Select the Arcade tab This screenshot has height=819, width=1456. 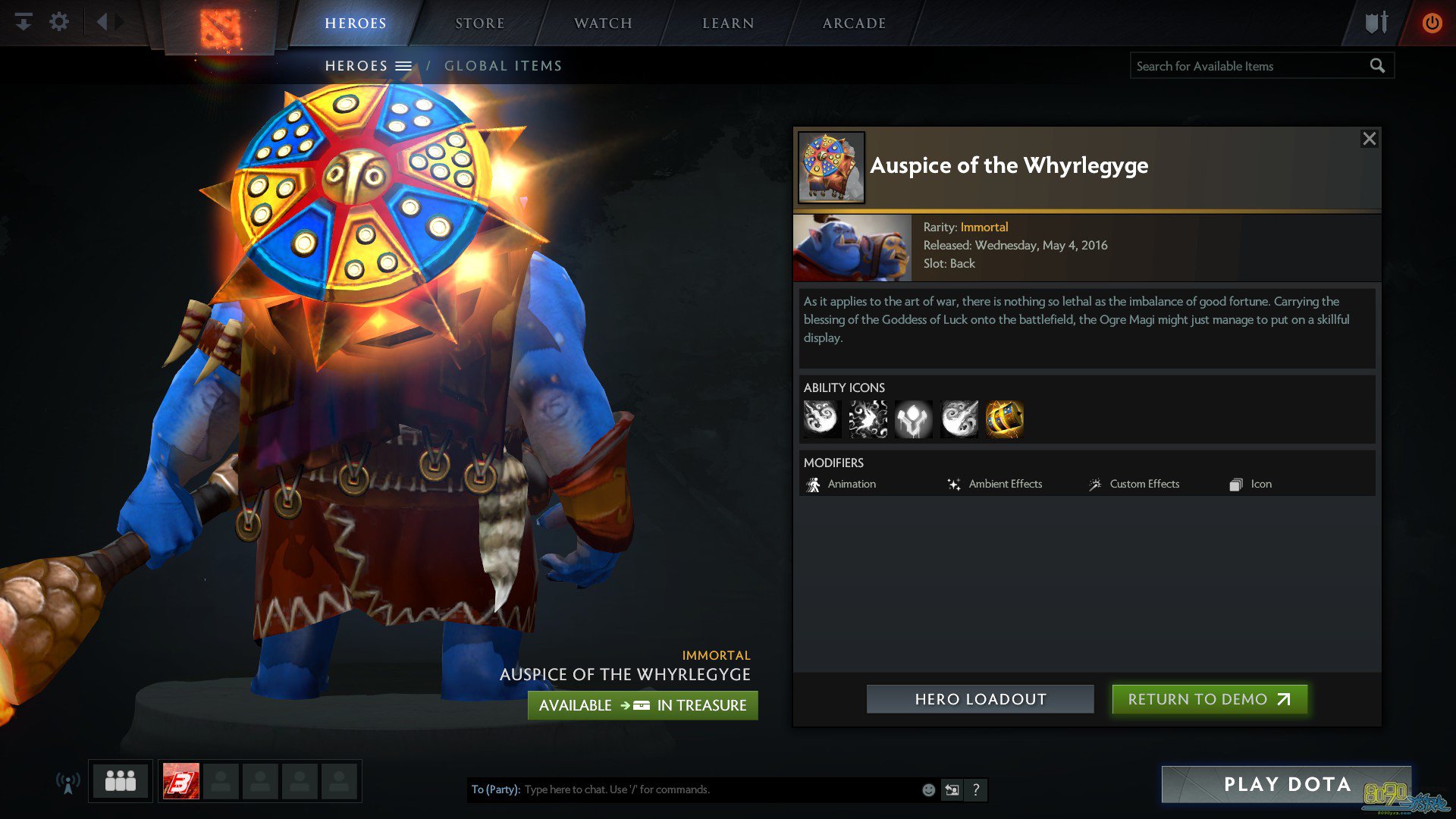pyautogui.click(x=854, y=24)
